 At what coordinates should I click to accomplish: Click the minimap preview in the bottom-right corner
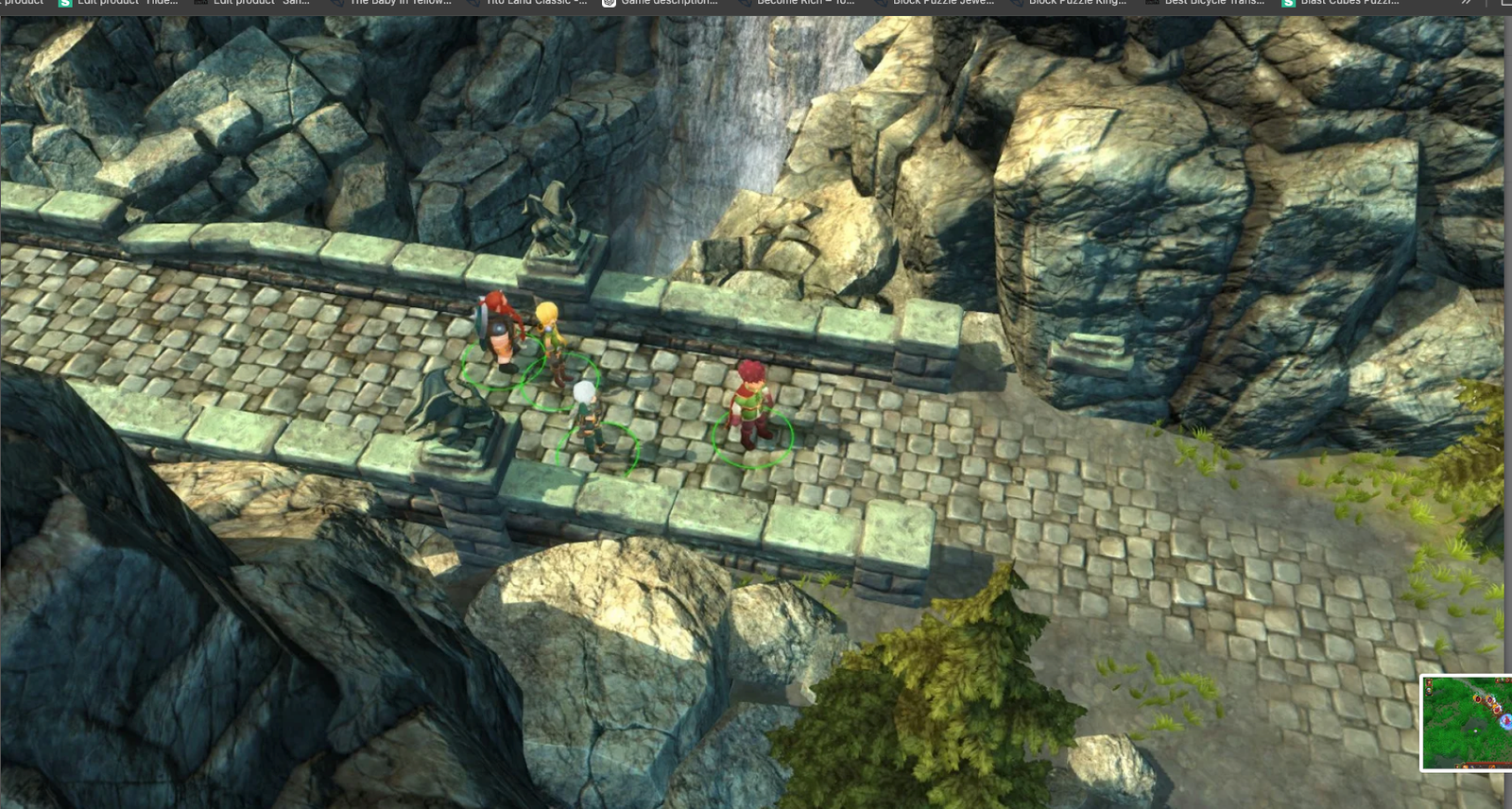[1467, 723]
